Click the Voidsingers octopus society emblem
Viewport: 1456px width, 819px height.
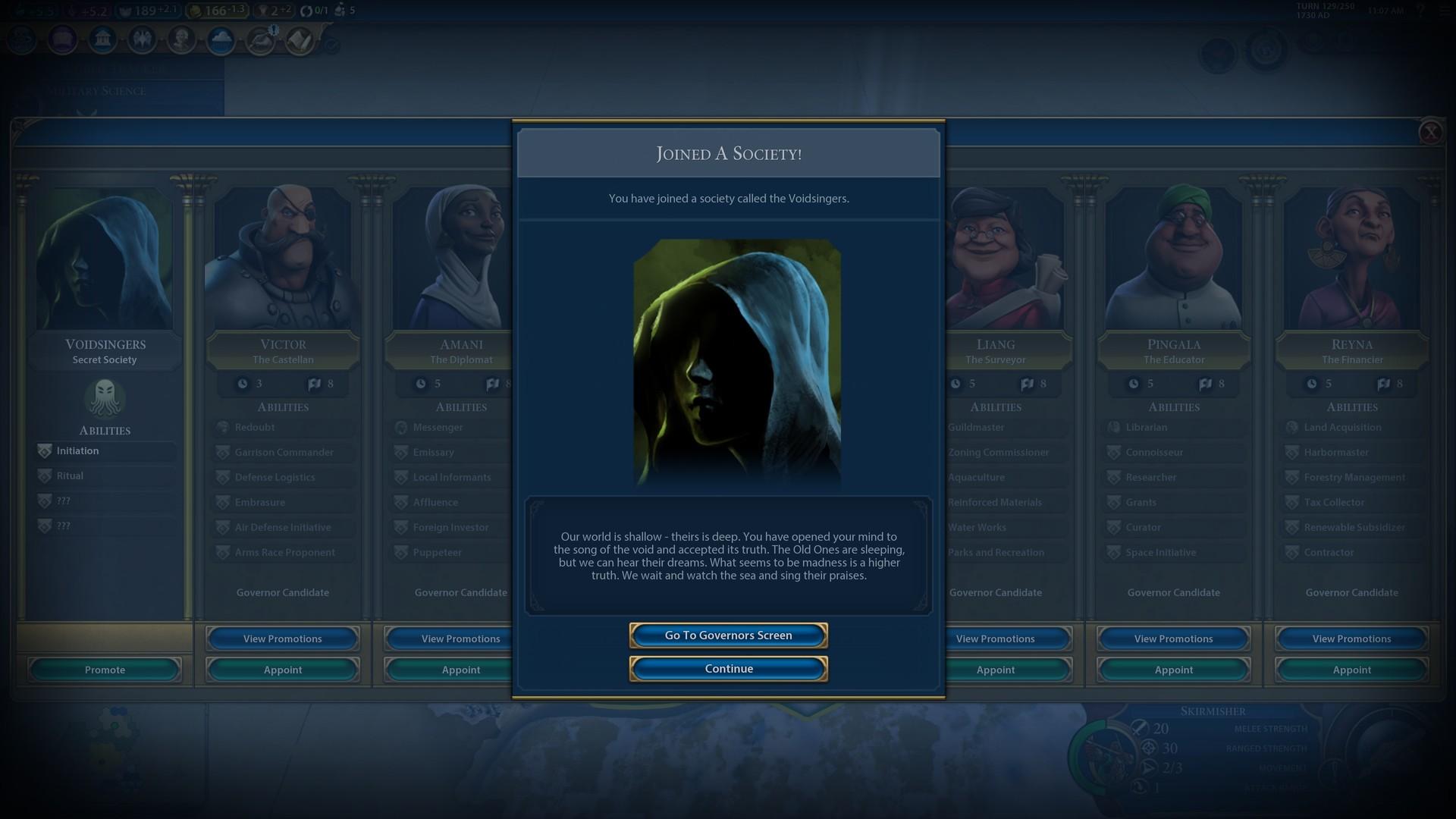pos(105,400)
